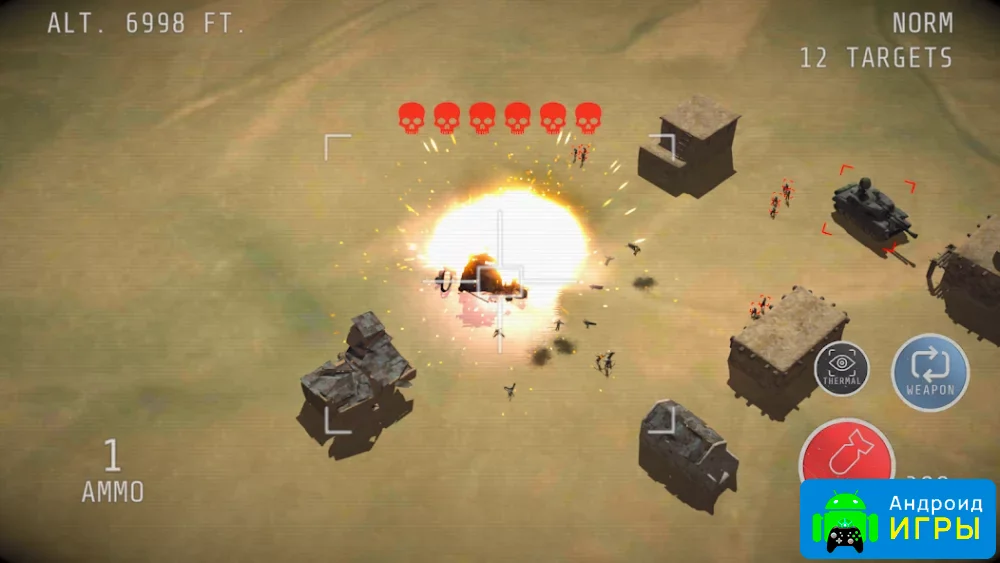Switch weapon with the Weapon button
Screen dimensions: 1000x563
tap(930, 372)
